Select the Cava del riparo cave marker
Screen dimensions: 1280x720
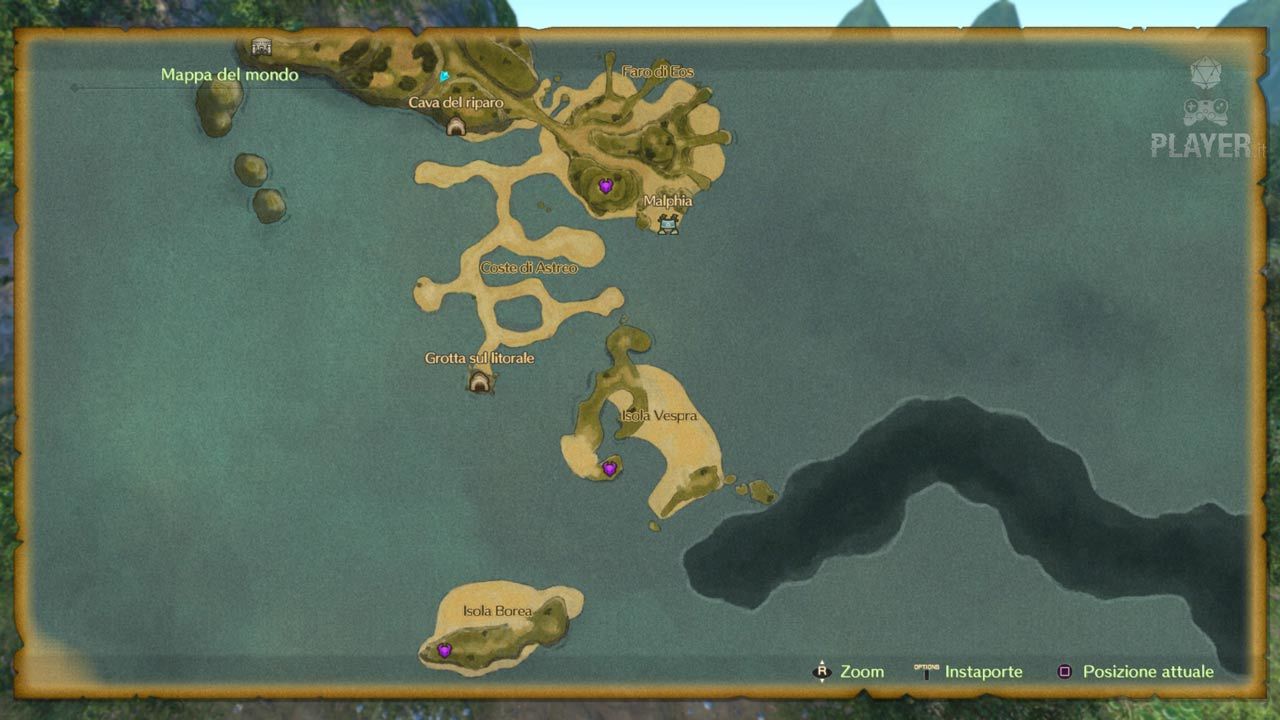click(x=456, y=126)
